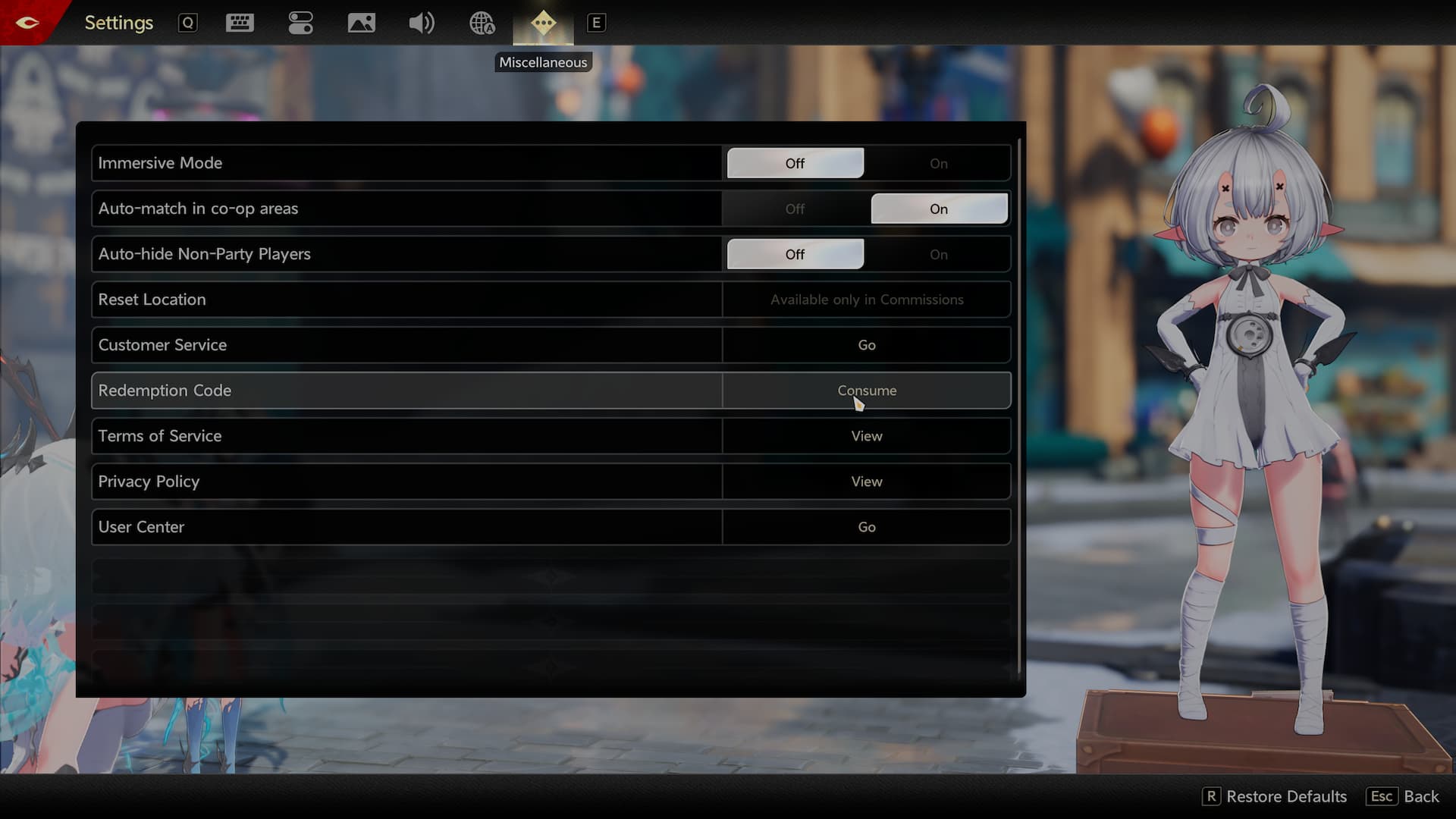Viewport: 1456px width, 819px height.
Task: Open the speaker audio settings tab
Action: tap(422, 23)
